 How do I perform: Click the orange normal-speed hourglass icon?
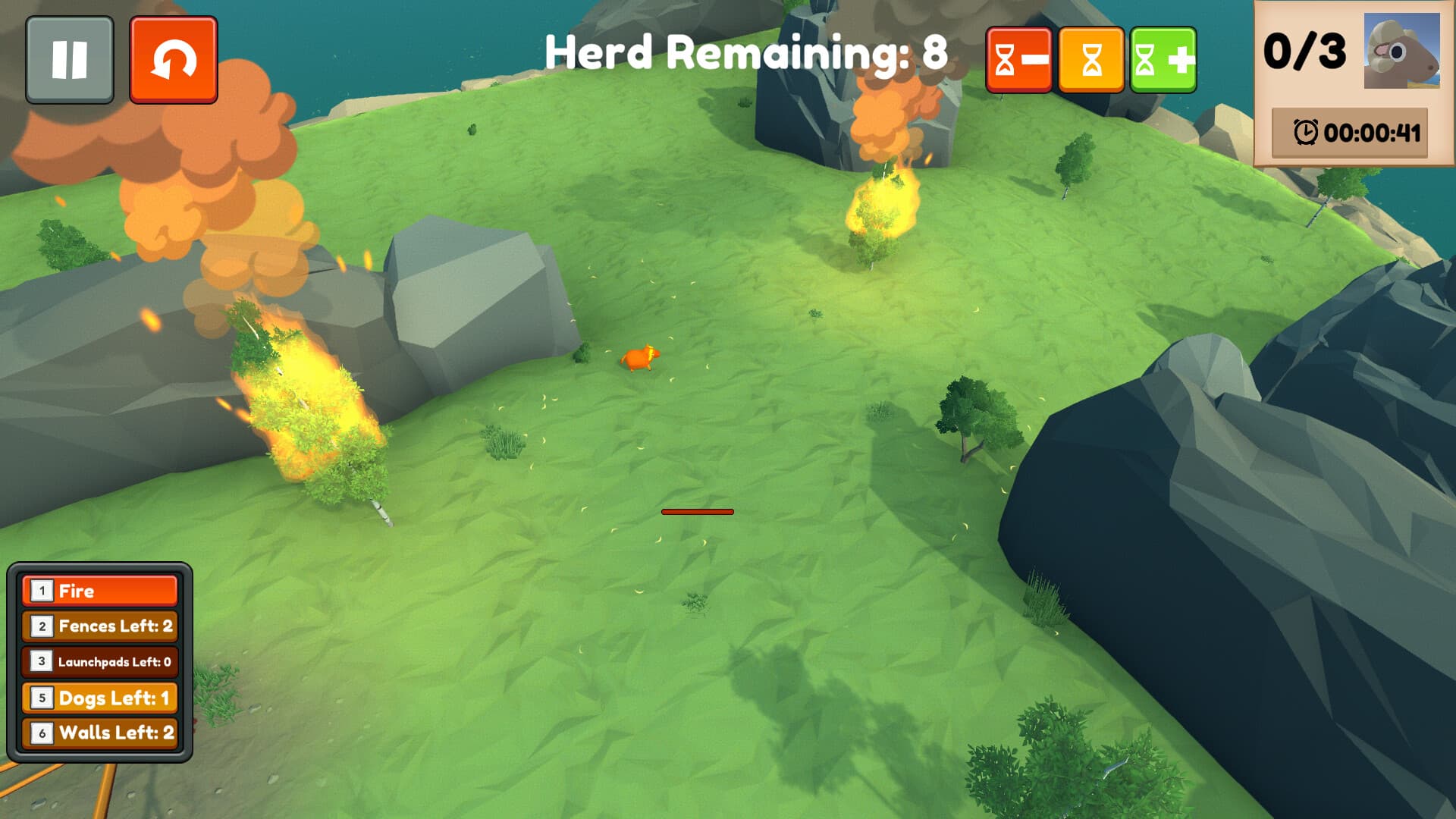pyautogui.click(x=1091, y=60)
